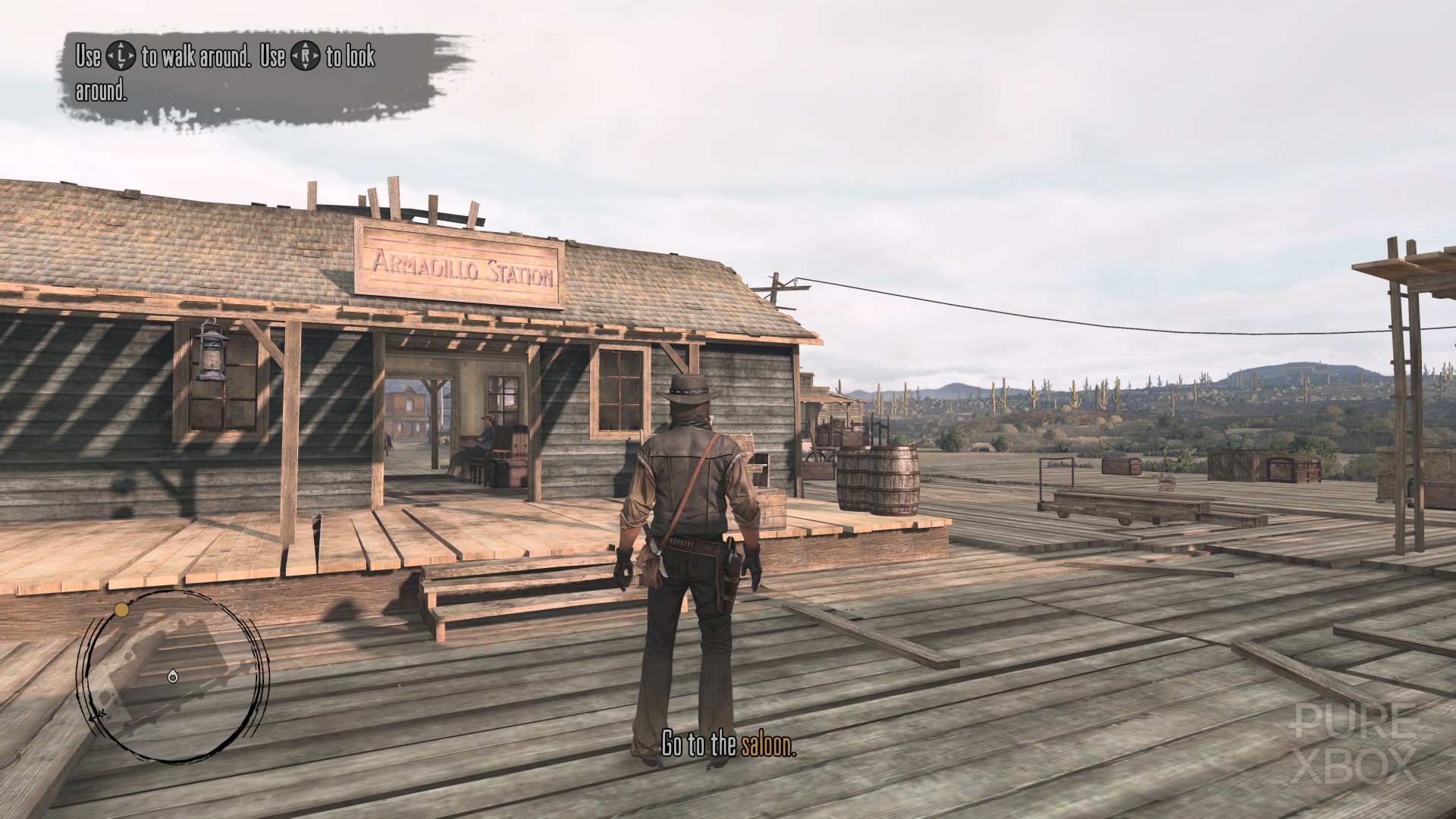This screenshot has width=1456, height=819.
Task: Select the yellow saloon objective blip on the minimap
Action: (x=121, y=609)
